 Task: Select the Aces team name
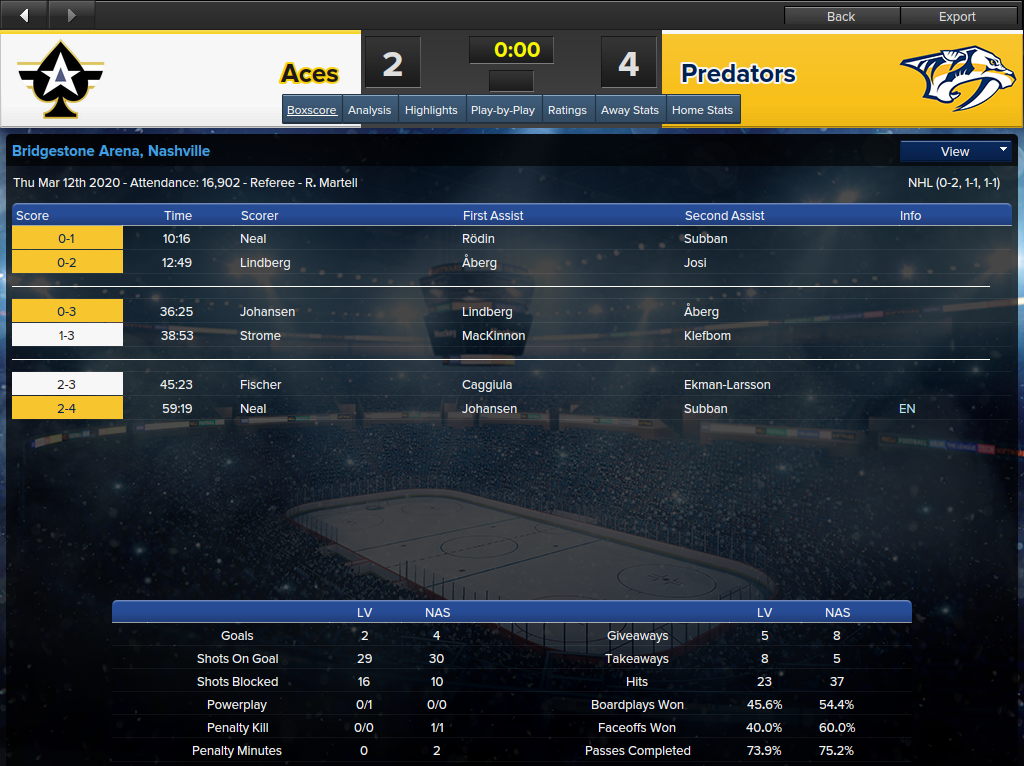point(309,74)
